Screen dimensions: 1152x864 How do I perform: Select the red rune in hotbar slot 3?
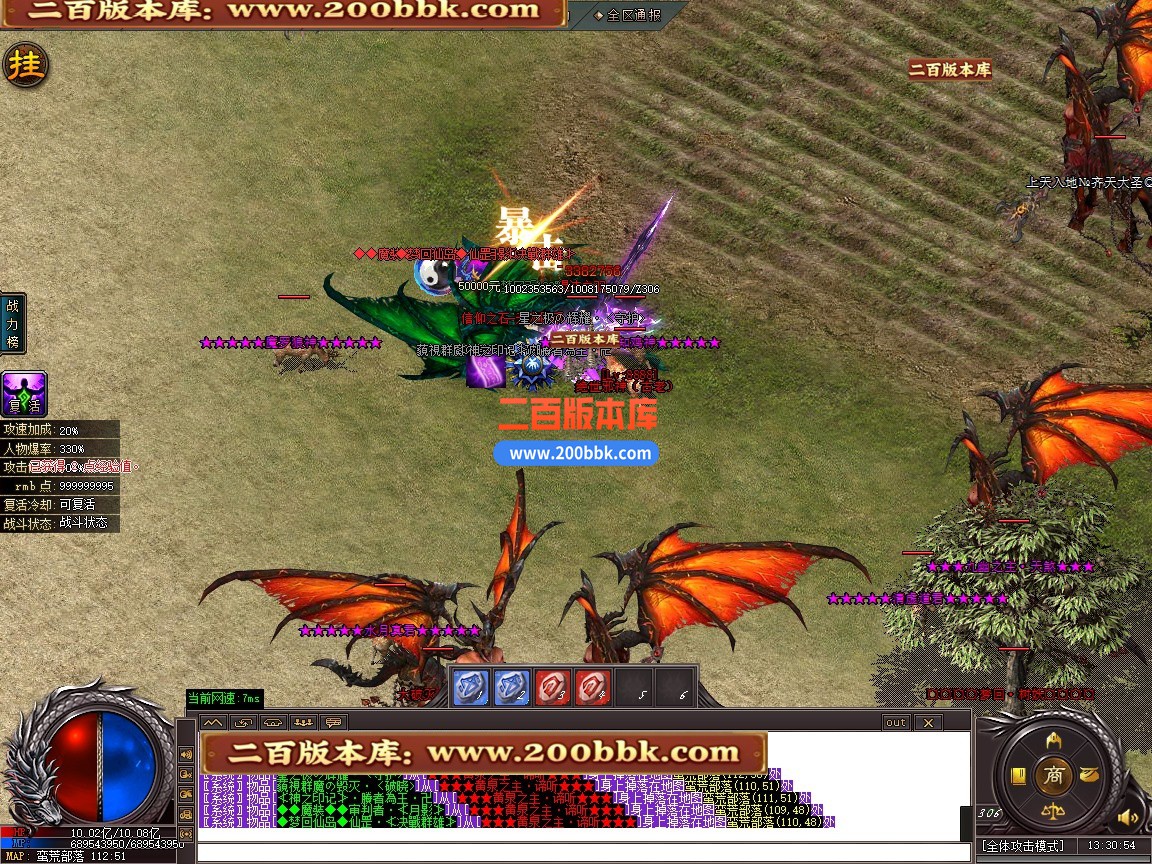(x=552, y=688)
